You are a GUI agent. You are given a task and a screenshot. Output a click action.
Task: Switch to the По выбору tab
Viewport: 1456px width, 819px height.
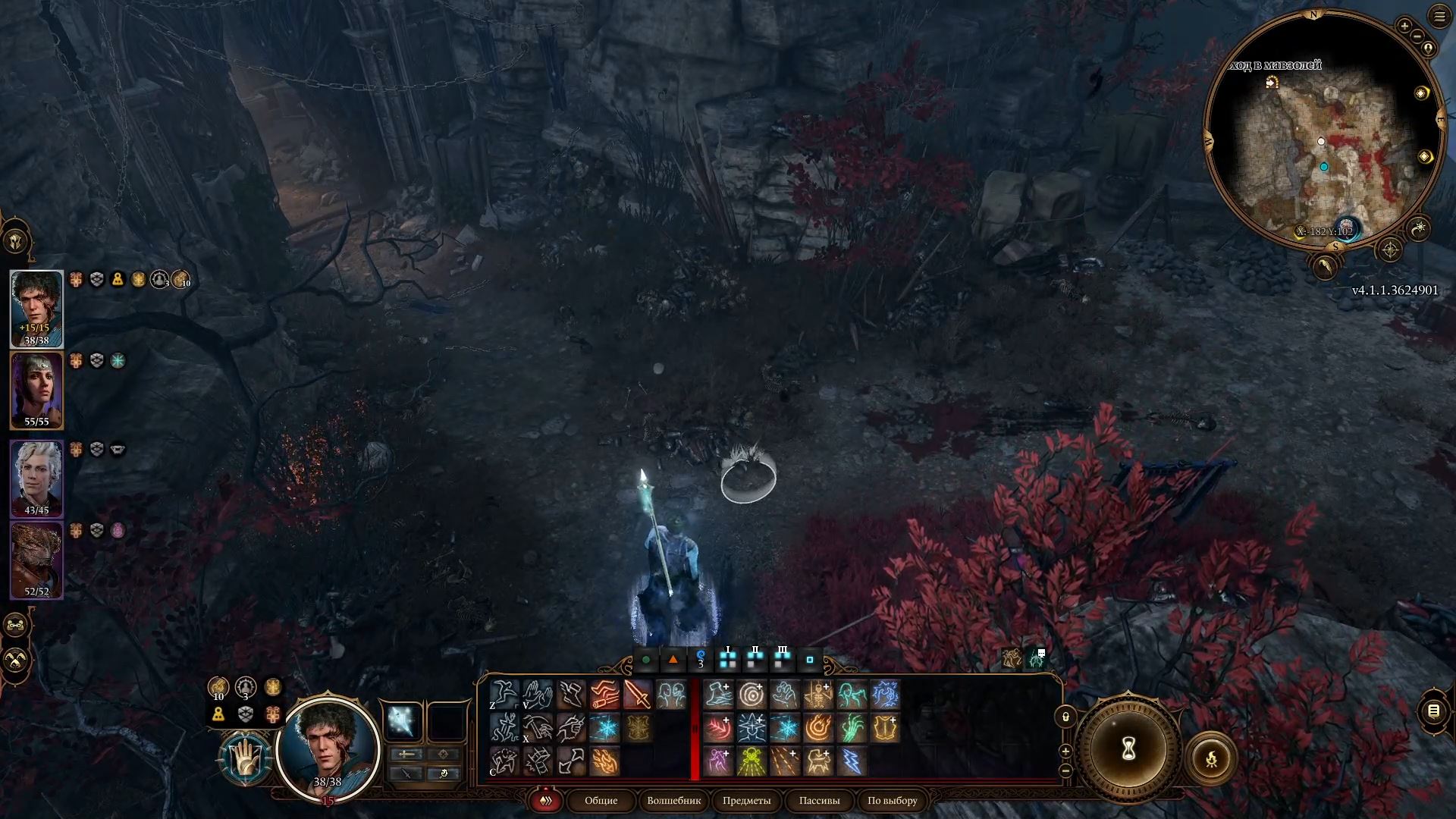892,800
